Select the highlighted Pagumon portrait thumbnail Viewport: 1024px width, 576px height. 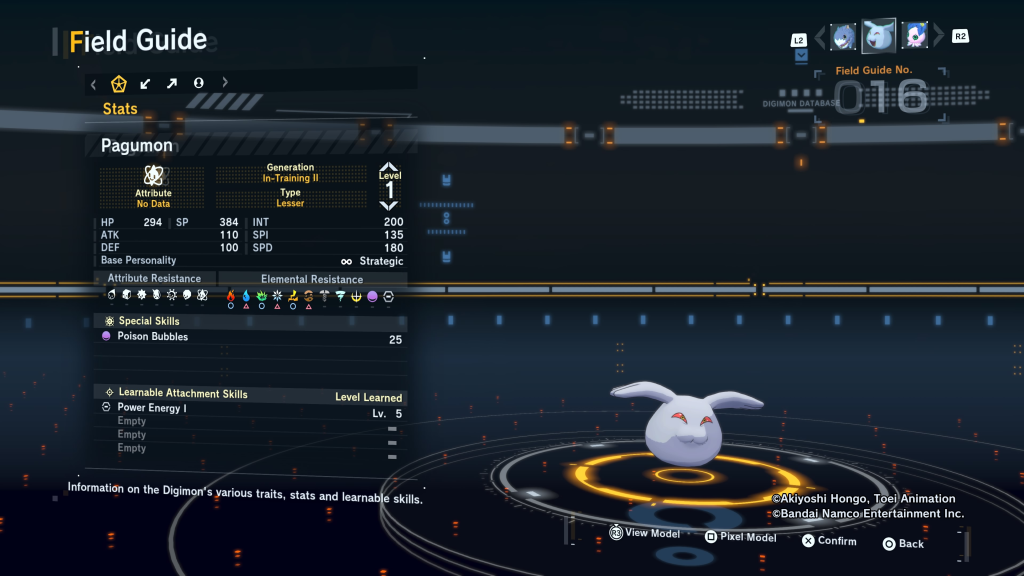(878, 36)
